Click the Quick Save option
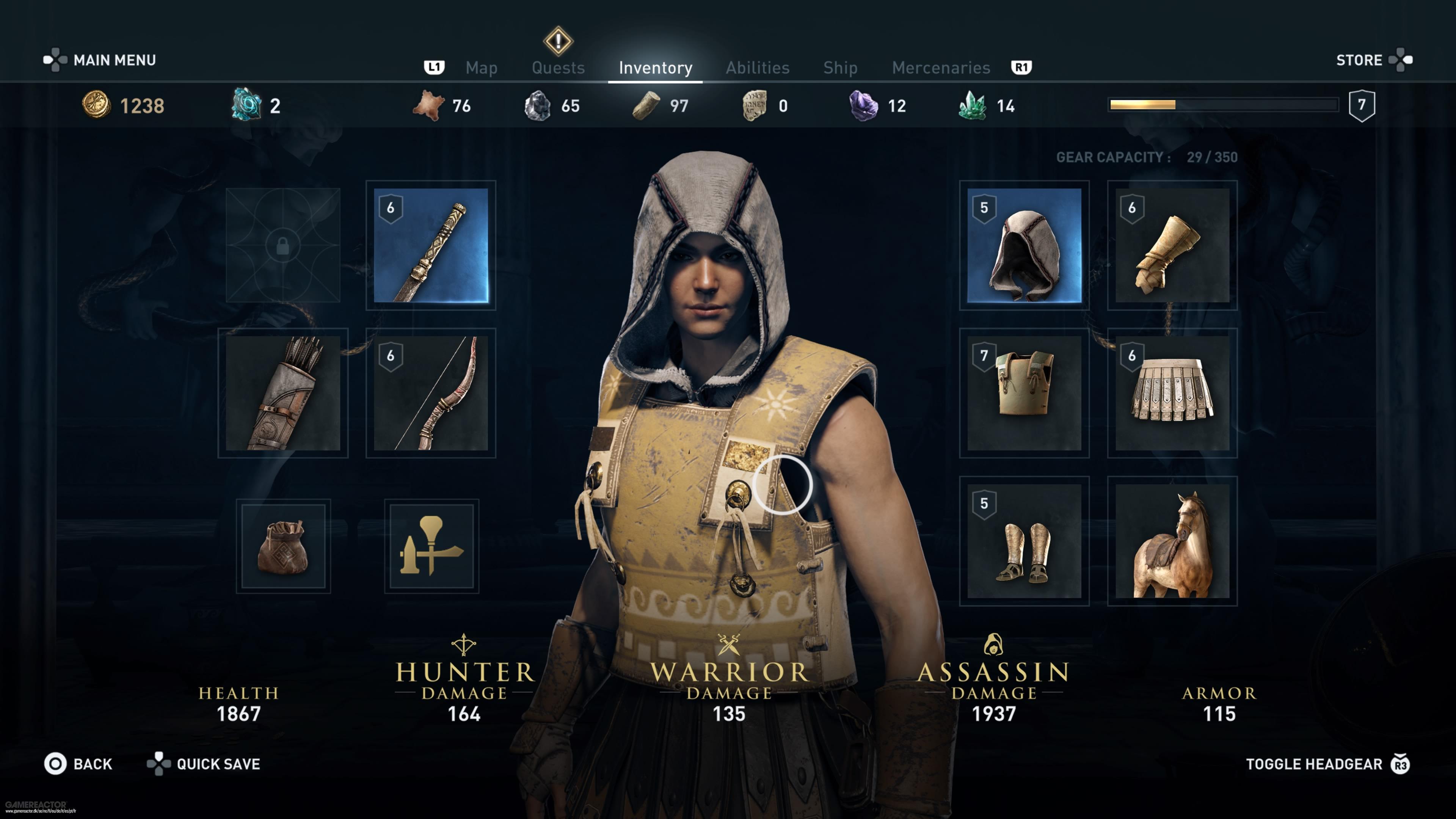The width and height of the screenshot is (1456, 819). coord(204,764)
